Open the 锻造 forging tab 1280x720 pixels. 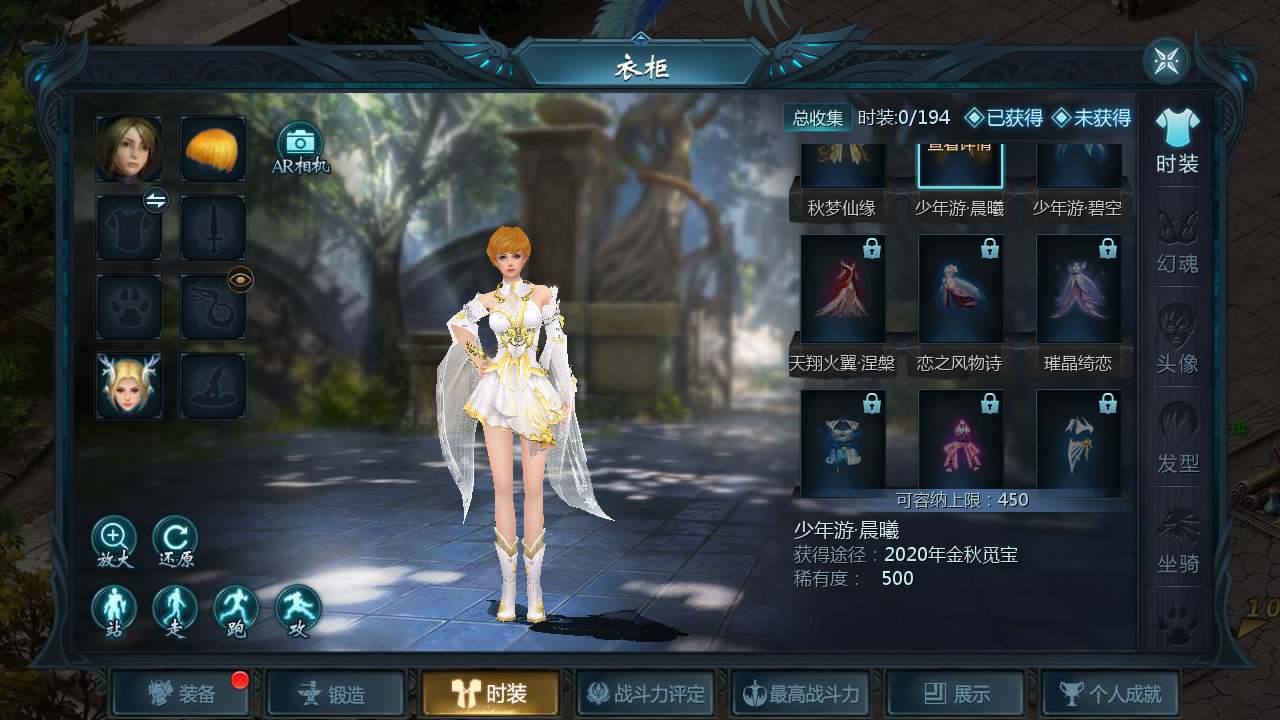coord(335,693)
